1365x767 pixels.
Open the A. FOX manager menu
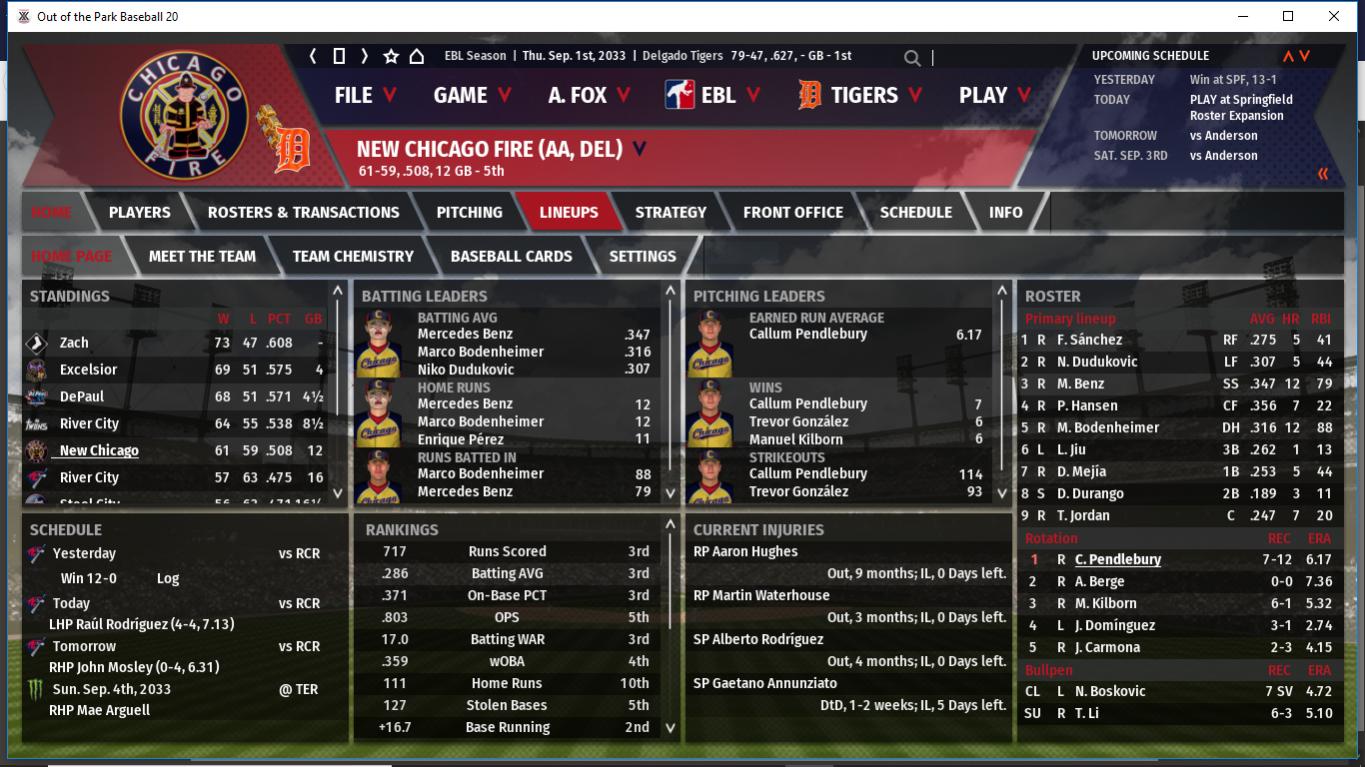tap(589, 95)
